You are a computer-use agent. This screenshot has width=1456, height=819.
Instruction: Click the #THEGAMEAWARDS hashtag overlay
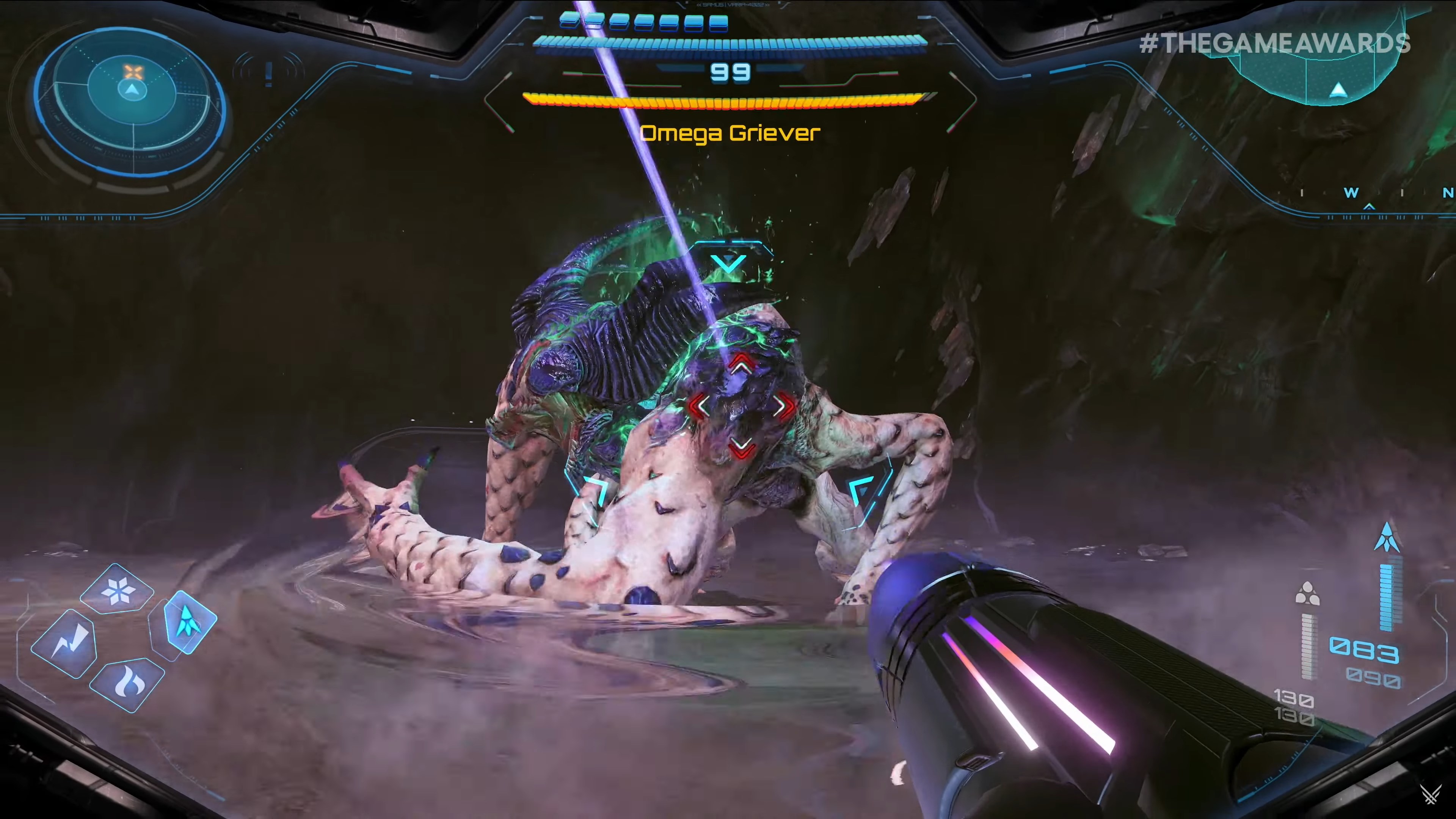pyautogui.click(x=1274, y=44)
